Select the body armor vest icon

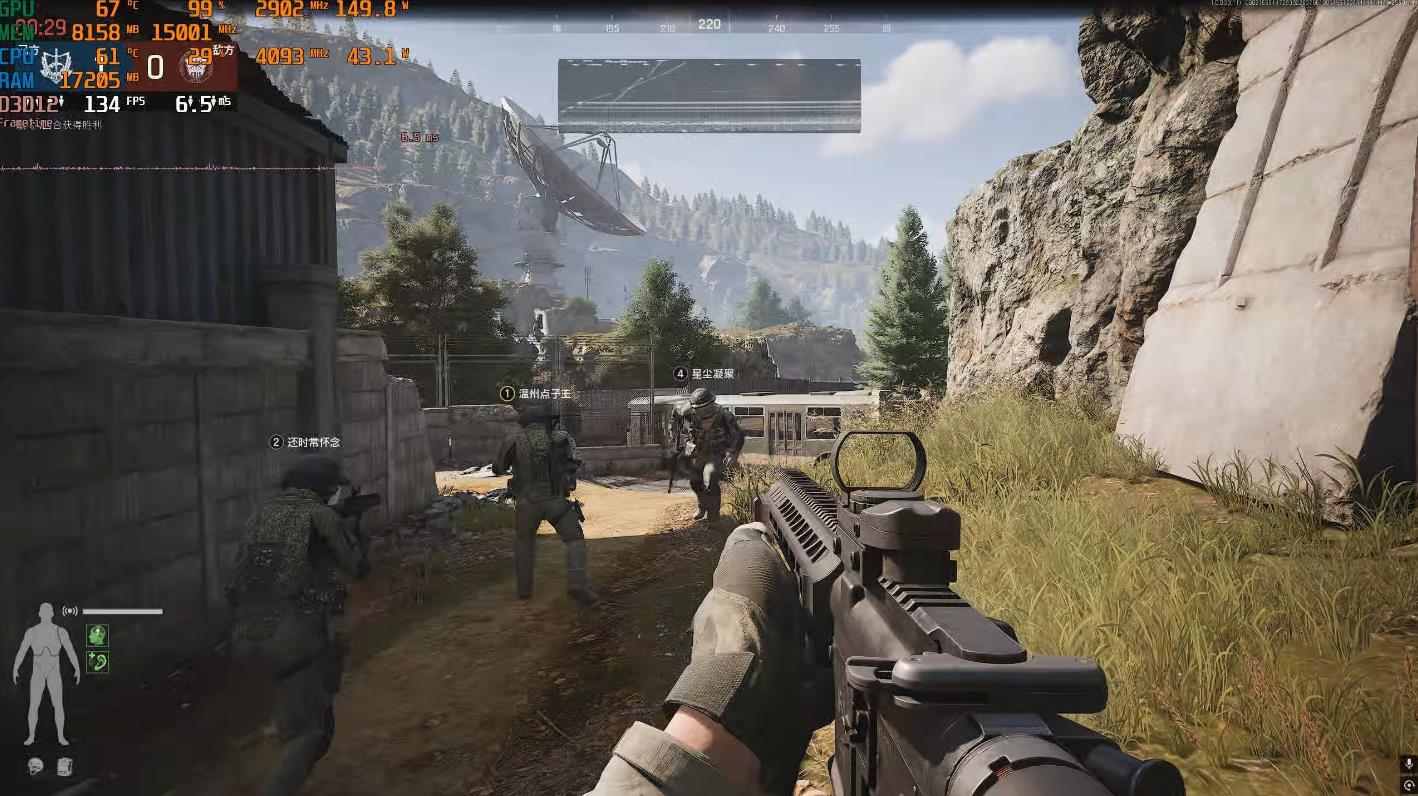64,767
